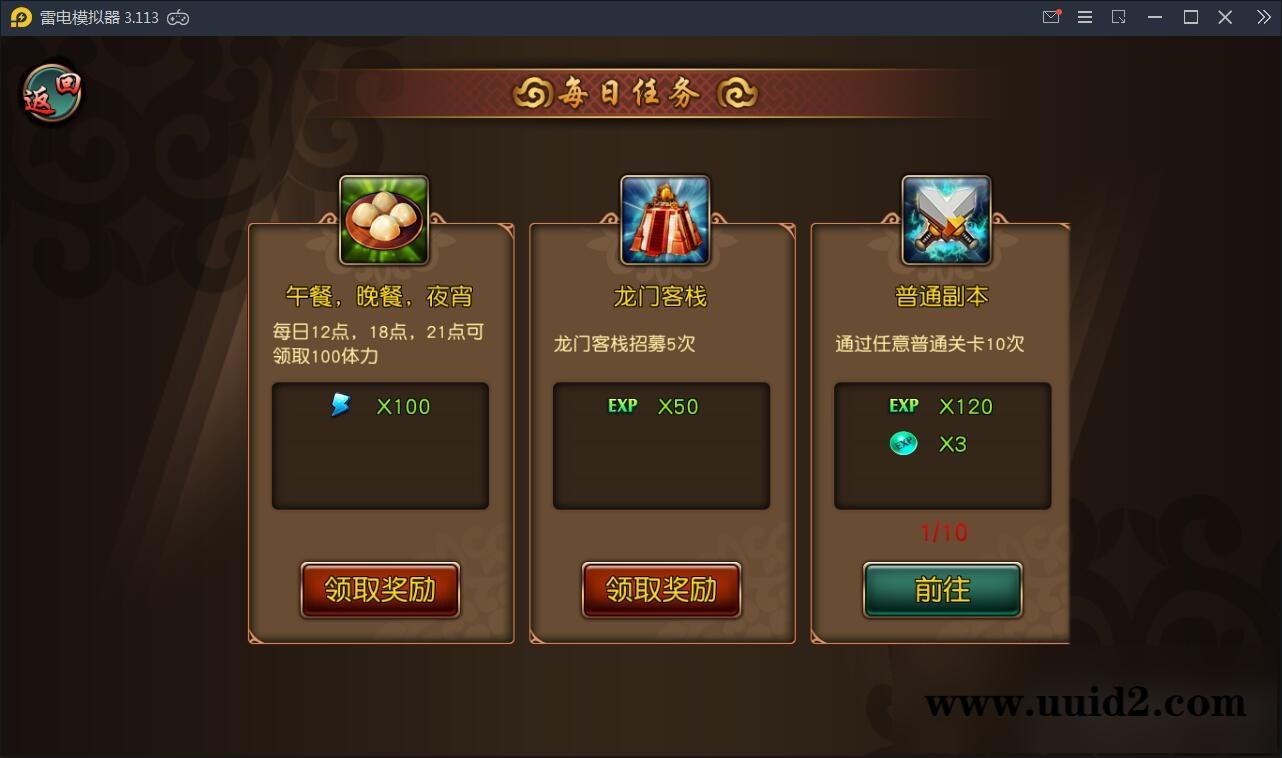
Task: Click the EXP icon in the 龙门客栈 reward box
Action: point(620,406)
